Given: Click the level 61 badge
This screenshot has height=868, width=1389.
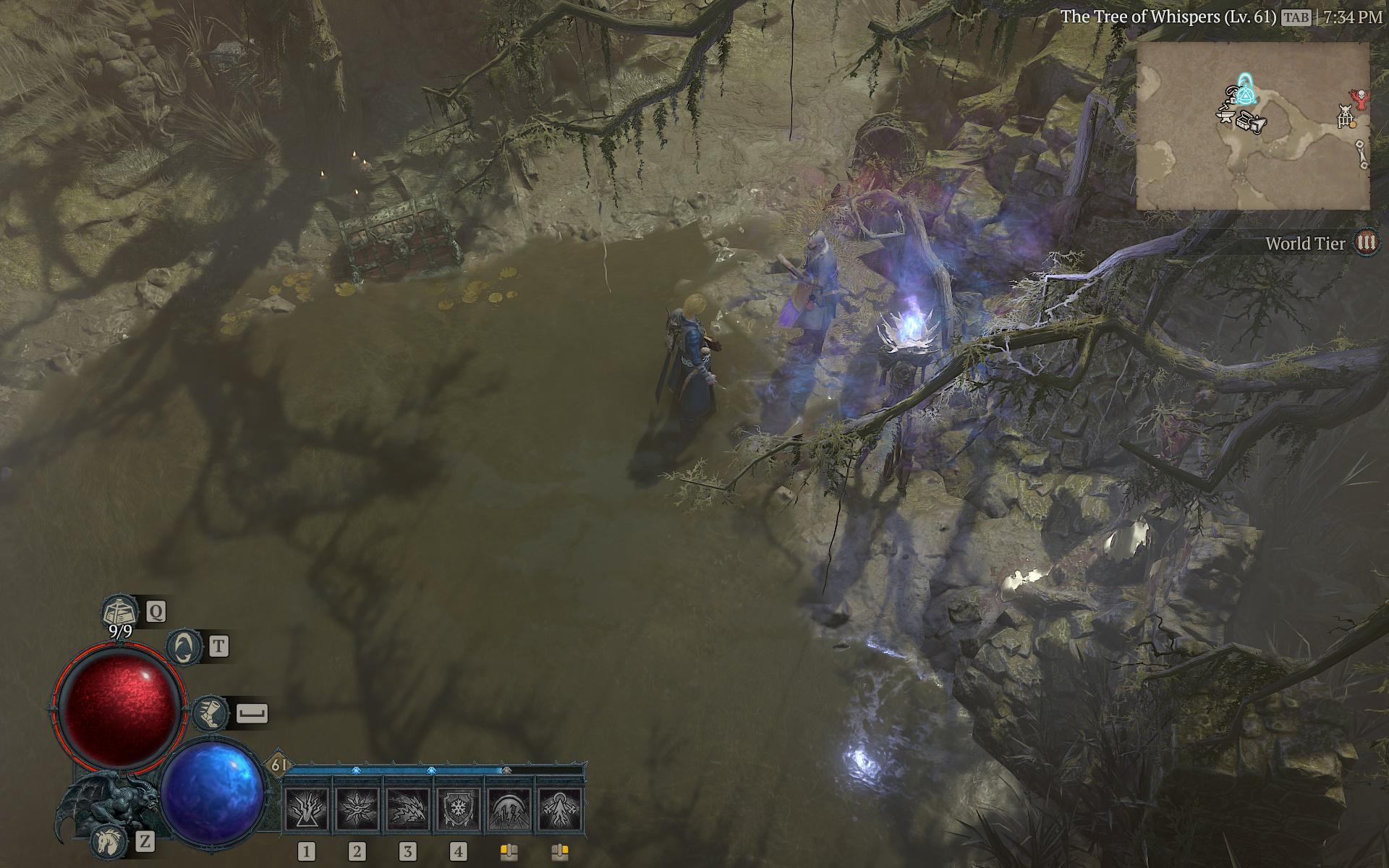Looking at the screenshot, I should pyautogui.click(x=279, y=765).
